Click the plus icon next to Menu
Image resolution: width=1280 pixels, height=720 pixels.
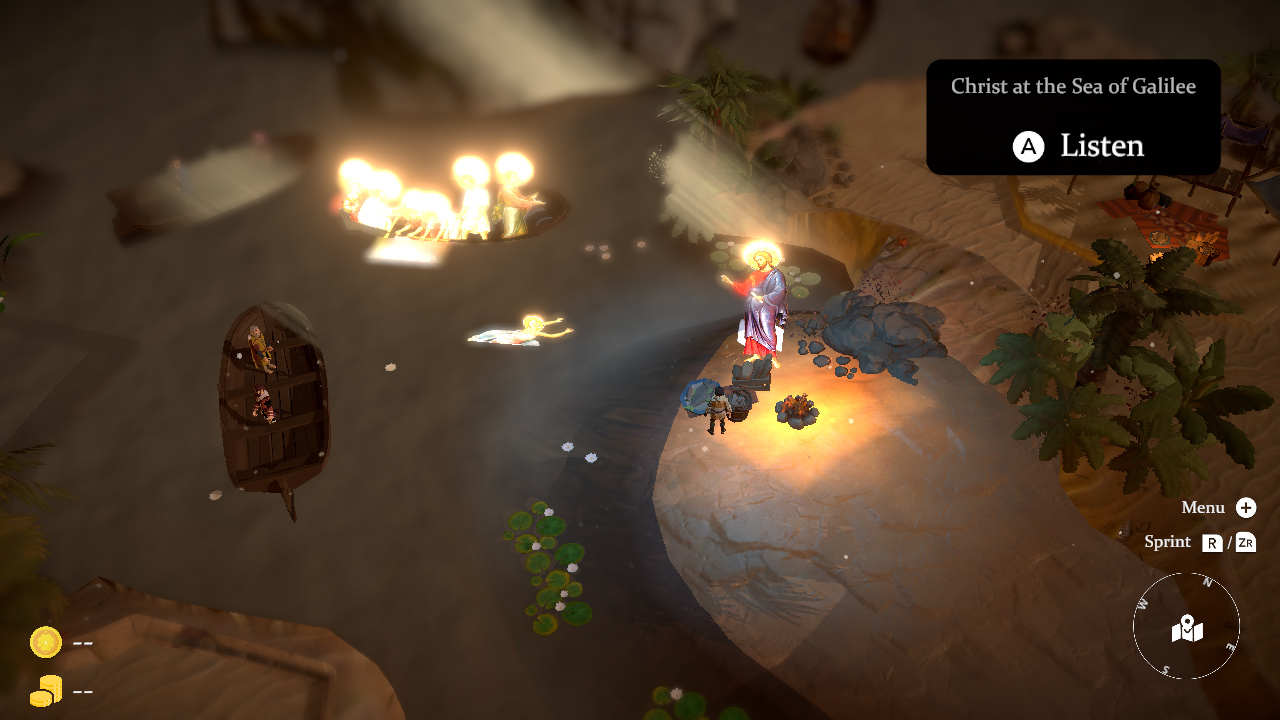click(x=1245, y=507)
